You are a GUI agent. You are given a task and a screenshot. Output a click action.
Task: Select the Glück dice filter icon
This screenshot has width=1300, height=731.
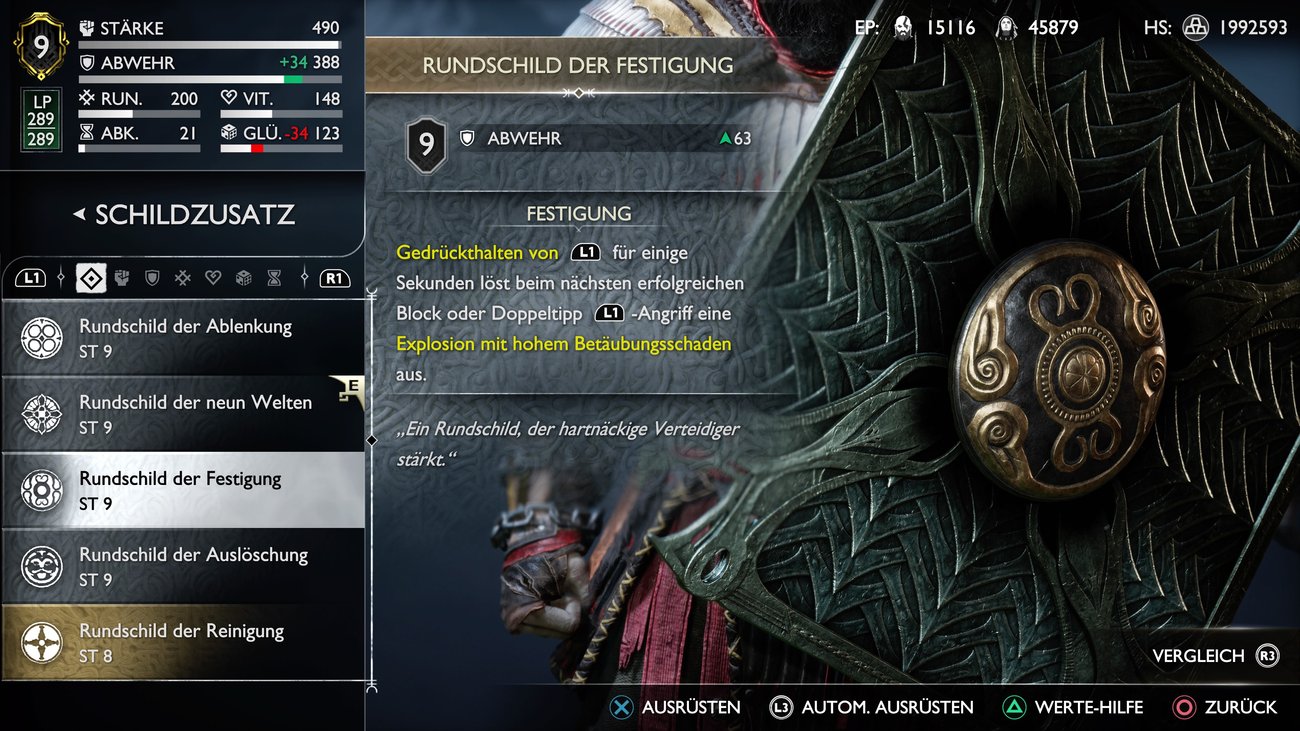(245, 277)
